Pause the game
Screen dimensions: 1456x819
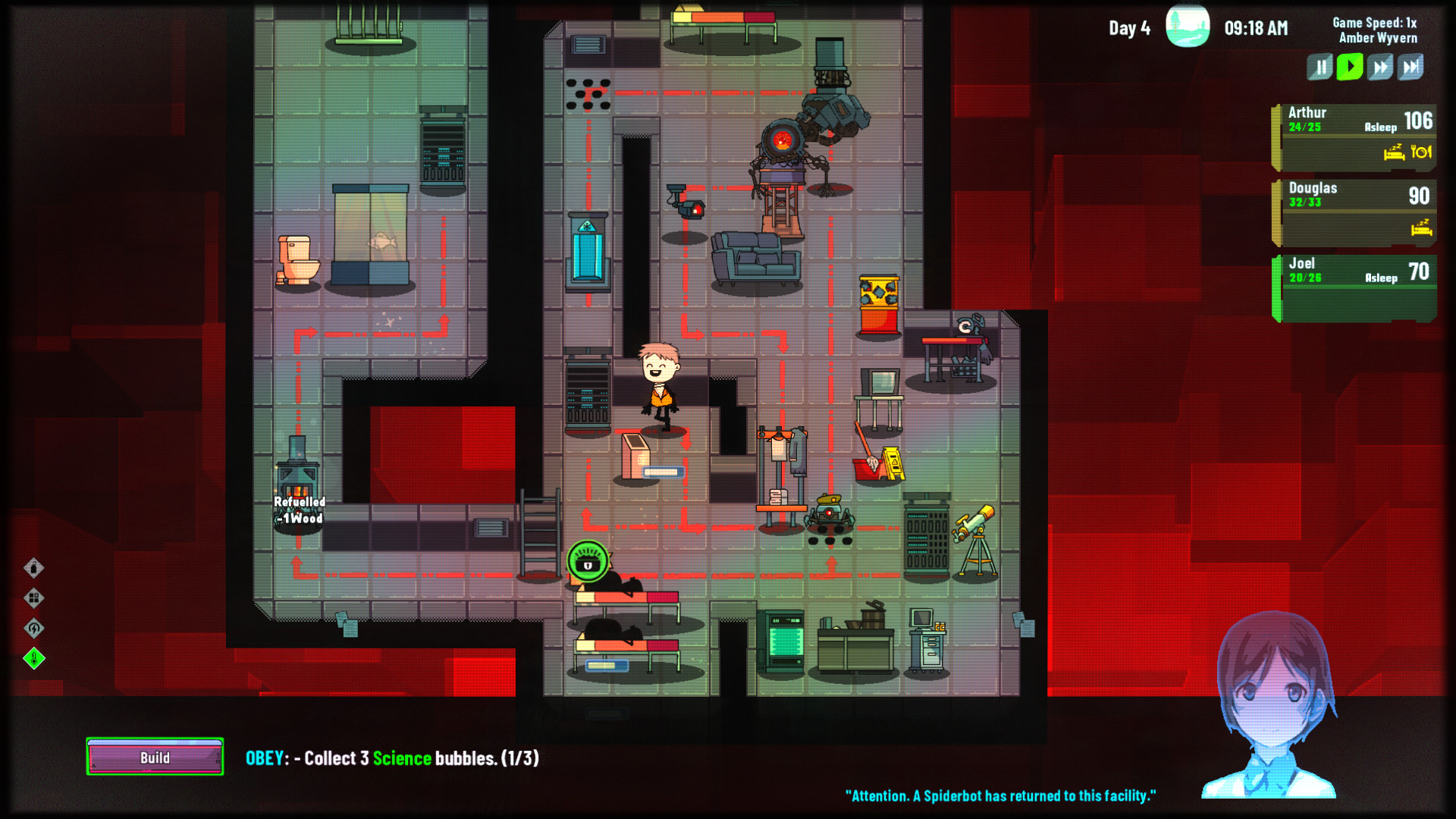click(x=1319, y=67)
